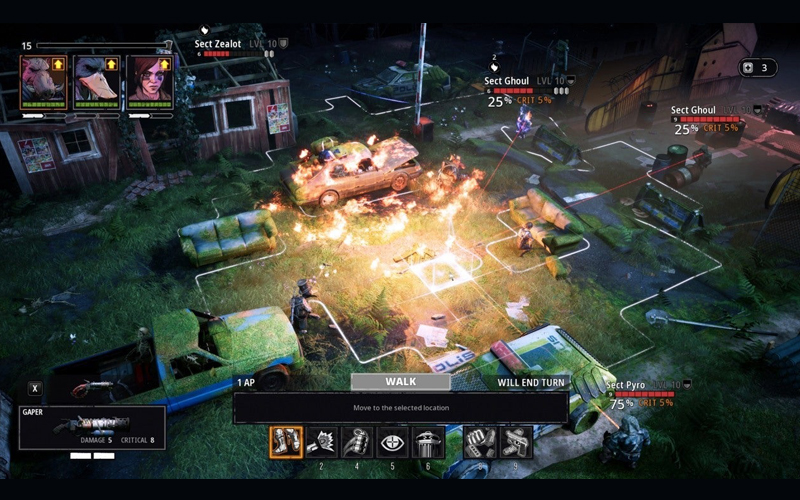Image resolution: width=800 pixels, height=500 pixels.
Task: Switch to the duck character portrait
Action: click(97, 82)
